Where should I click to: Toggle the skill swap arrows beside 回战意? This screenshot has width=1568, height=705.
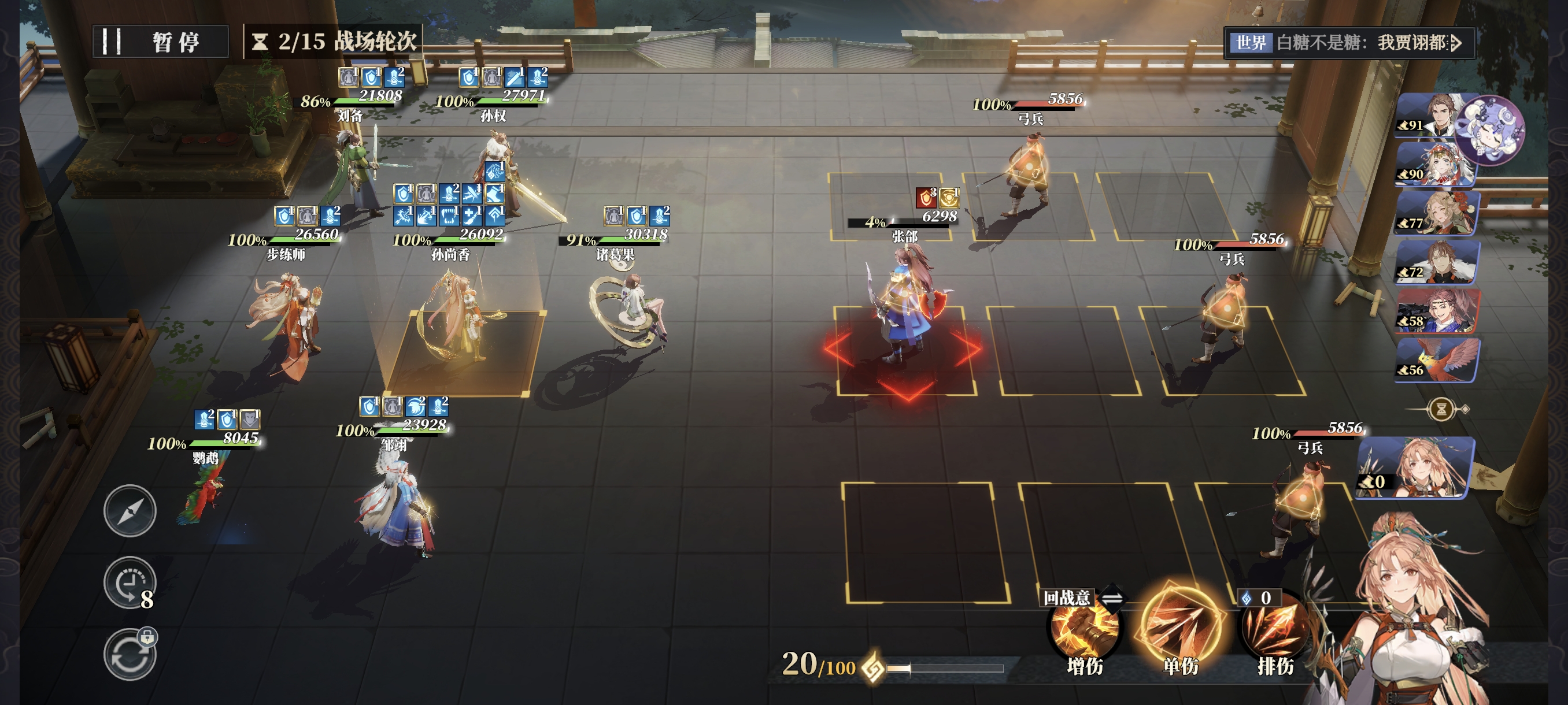(x=1112, y=598)
